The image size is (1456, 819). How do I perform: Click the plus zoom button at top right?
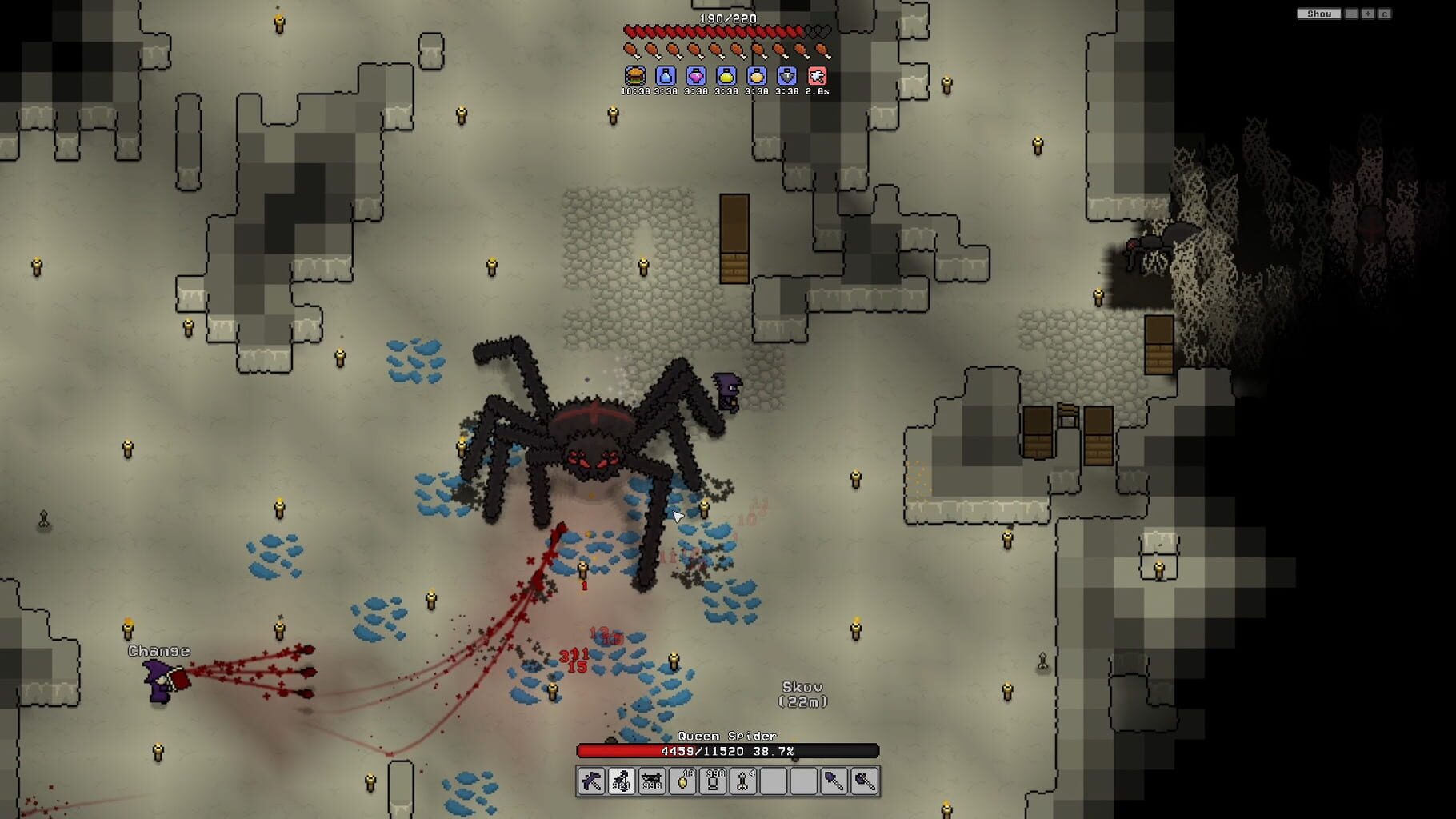coord(1368,14)
